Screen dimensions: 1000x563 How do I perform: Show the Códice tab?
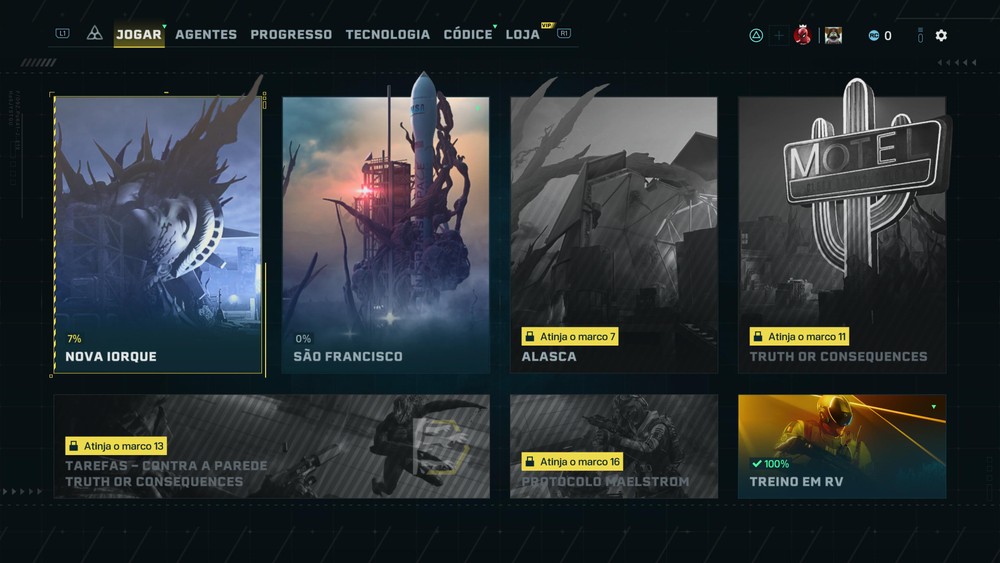(x=468, y=34)
